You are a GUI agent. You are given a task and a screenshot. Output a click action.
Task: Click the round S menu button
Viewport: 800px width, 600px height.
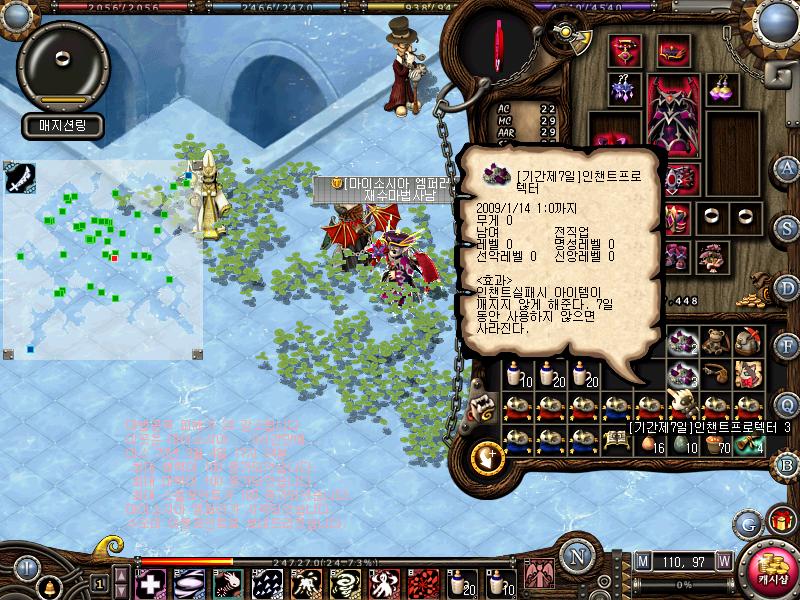click(x=786, y=227)
